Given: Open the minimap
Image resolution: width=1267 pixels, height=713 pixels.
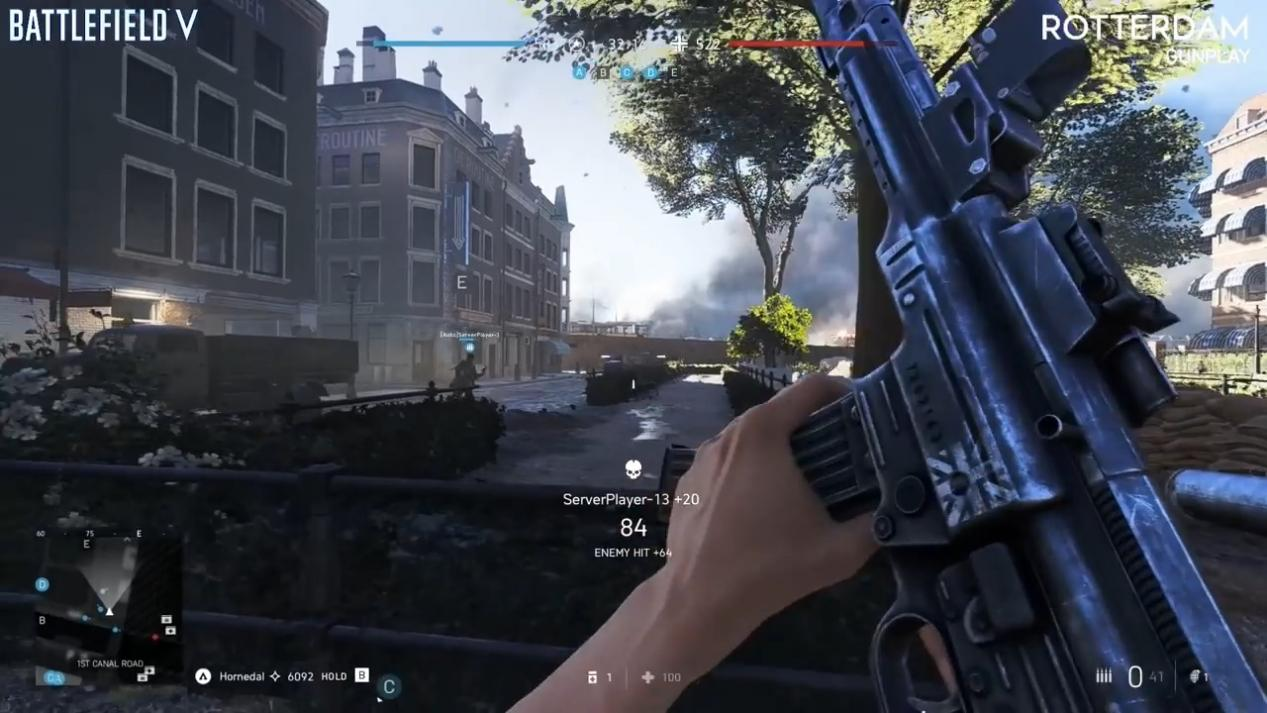Looking at the screenshot, I should (x=108, y=602).
